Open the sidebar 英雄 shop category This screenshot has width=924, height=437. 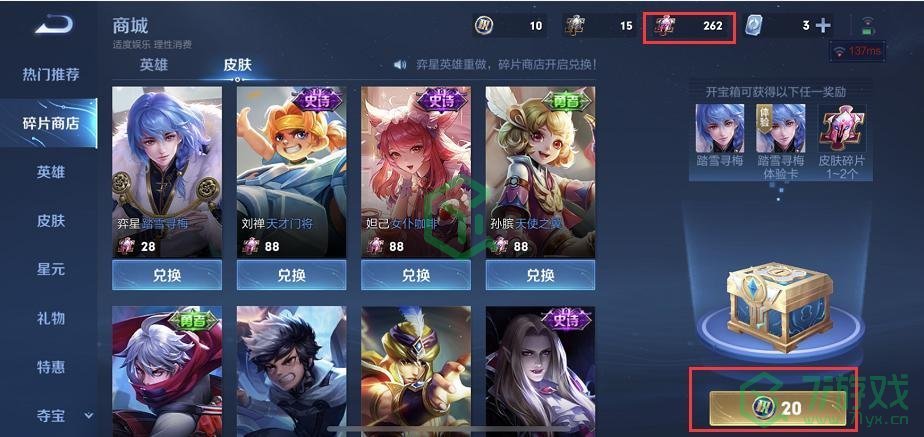click(x=51, y=172)
